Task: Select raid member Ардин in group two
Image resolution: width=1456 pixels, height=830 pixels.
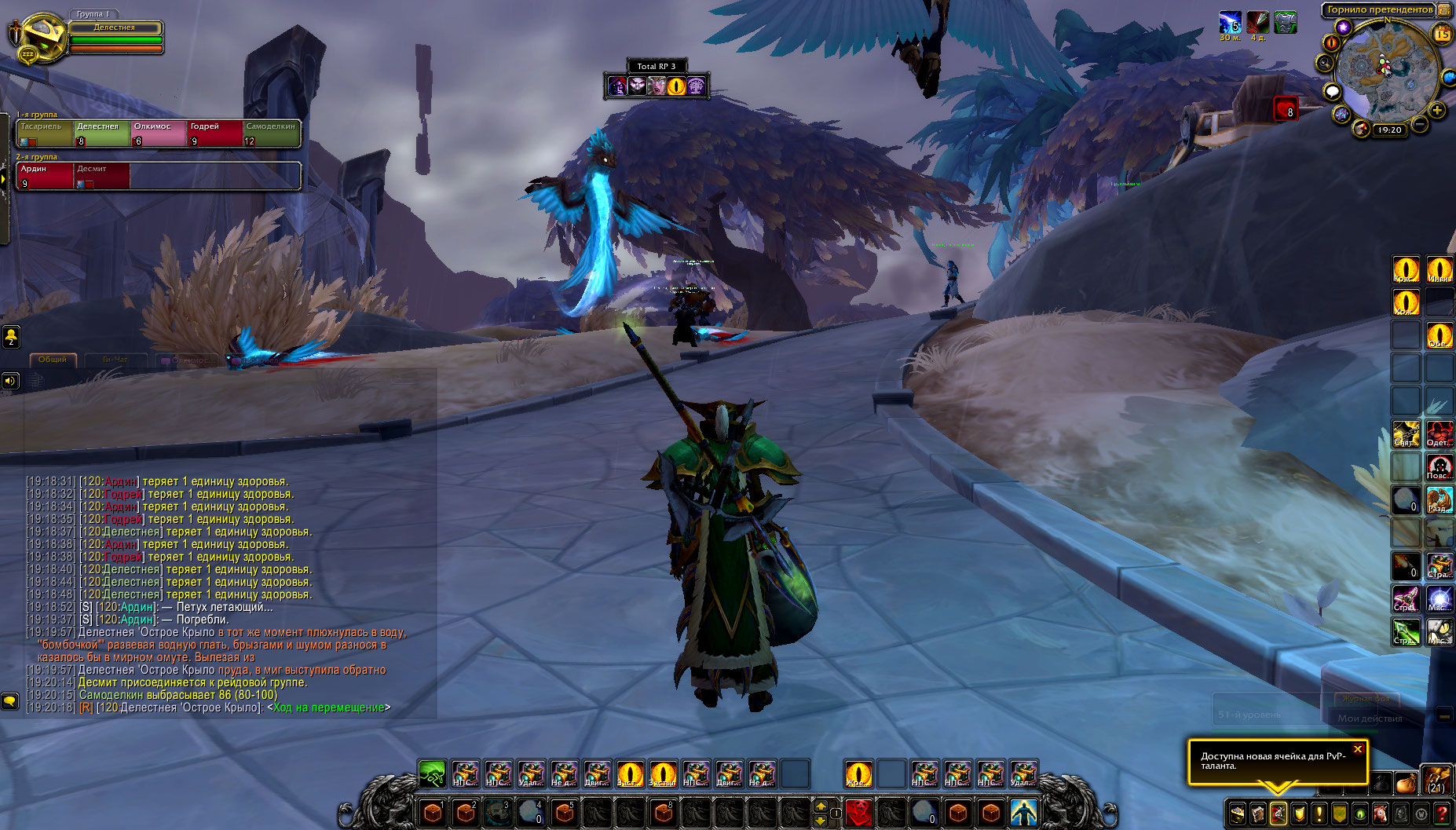Action: 45,175
